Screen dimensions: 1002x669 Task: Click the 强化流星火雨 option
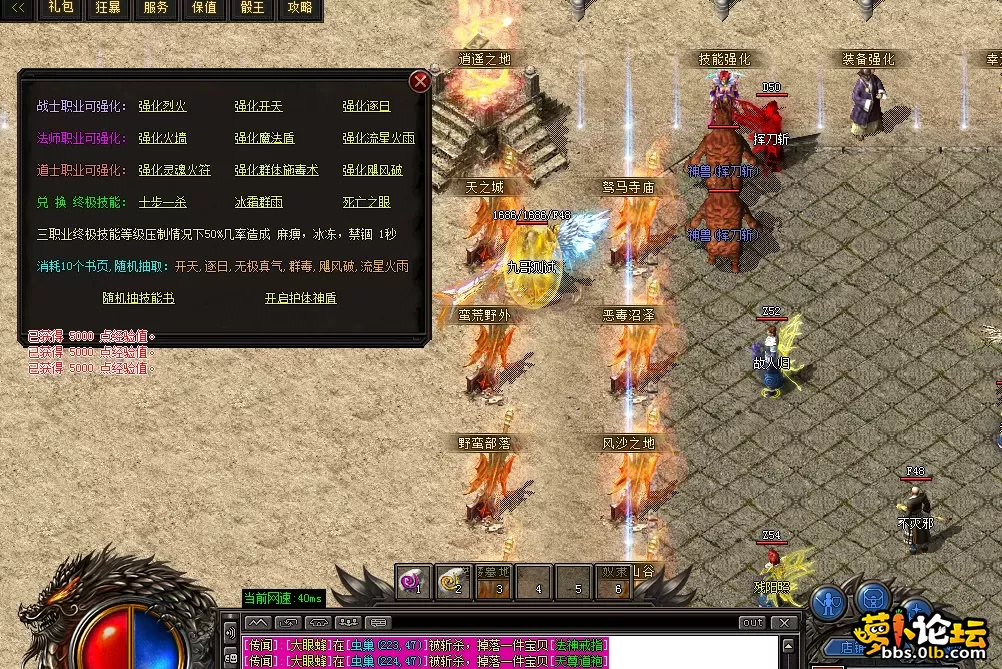pos(378,138)
